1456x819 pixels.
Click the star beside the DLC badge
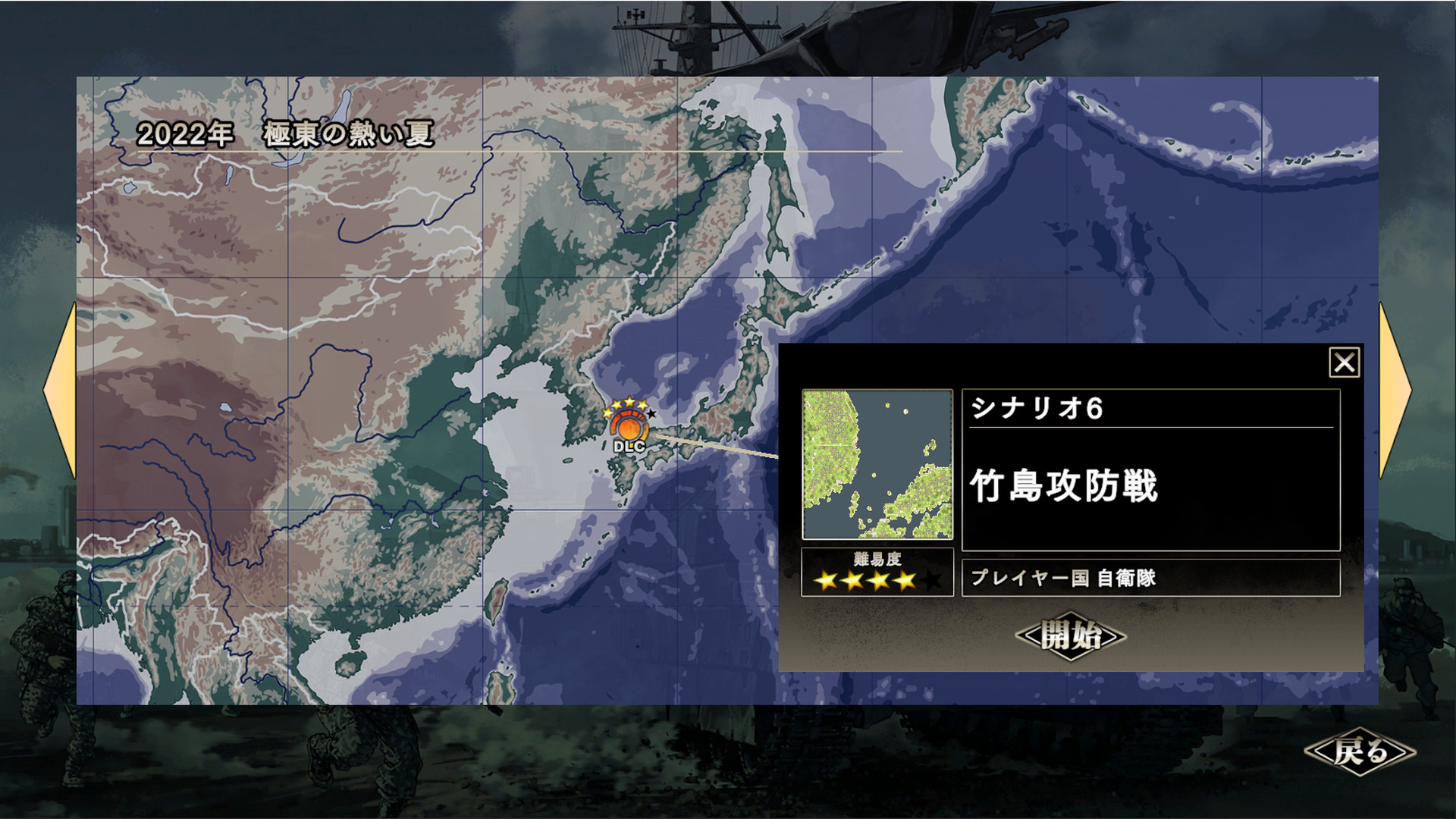click(651, 414)
